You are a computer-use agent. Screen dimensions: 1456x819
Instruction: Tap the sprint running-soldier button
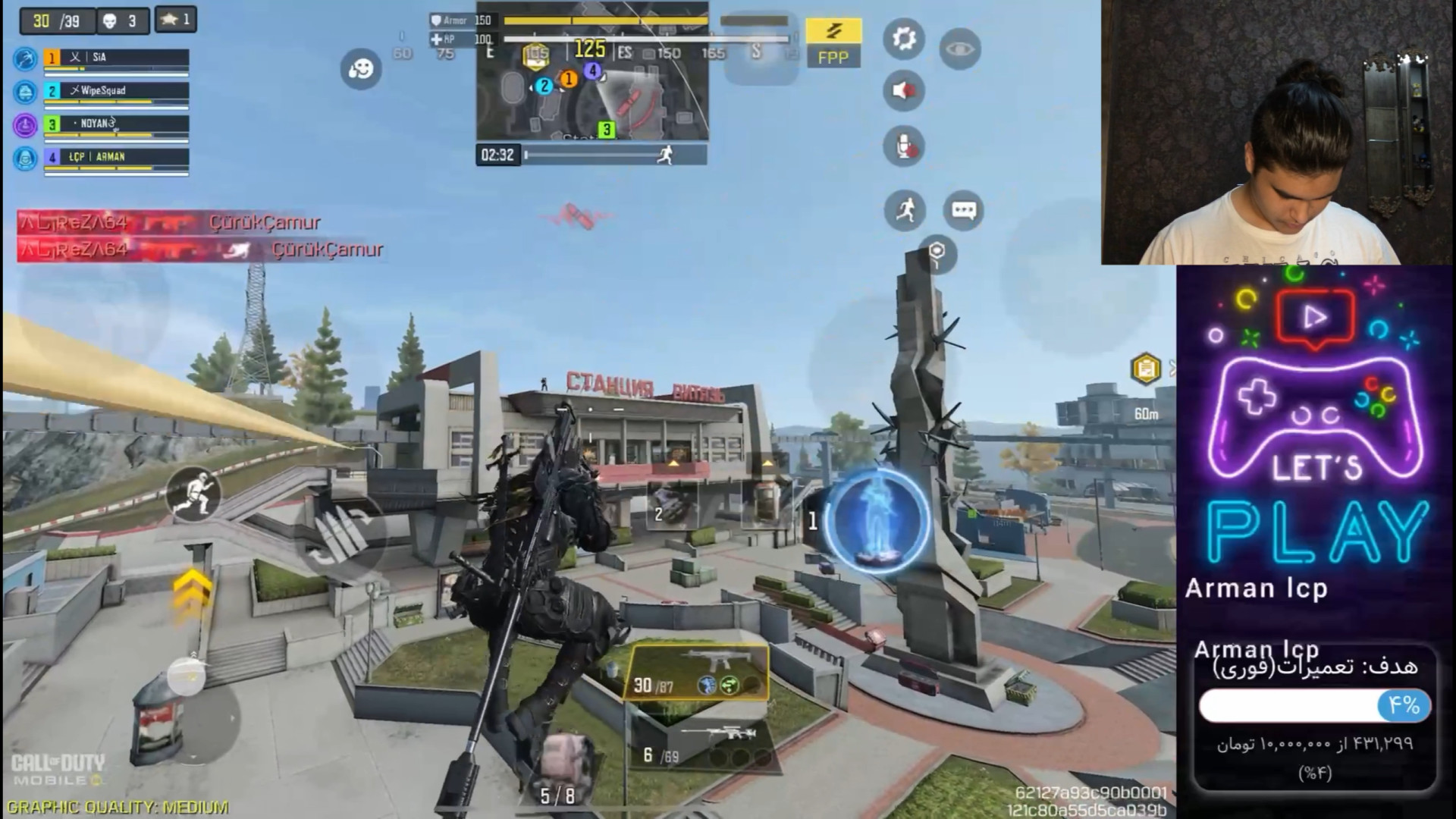click(193, 494)
